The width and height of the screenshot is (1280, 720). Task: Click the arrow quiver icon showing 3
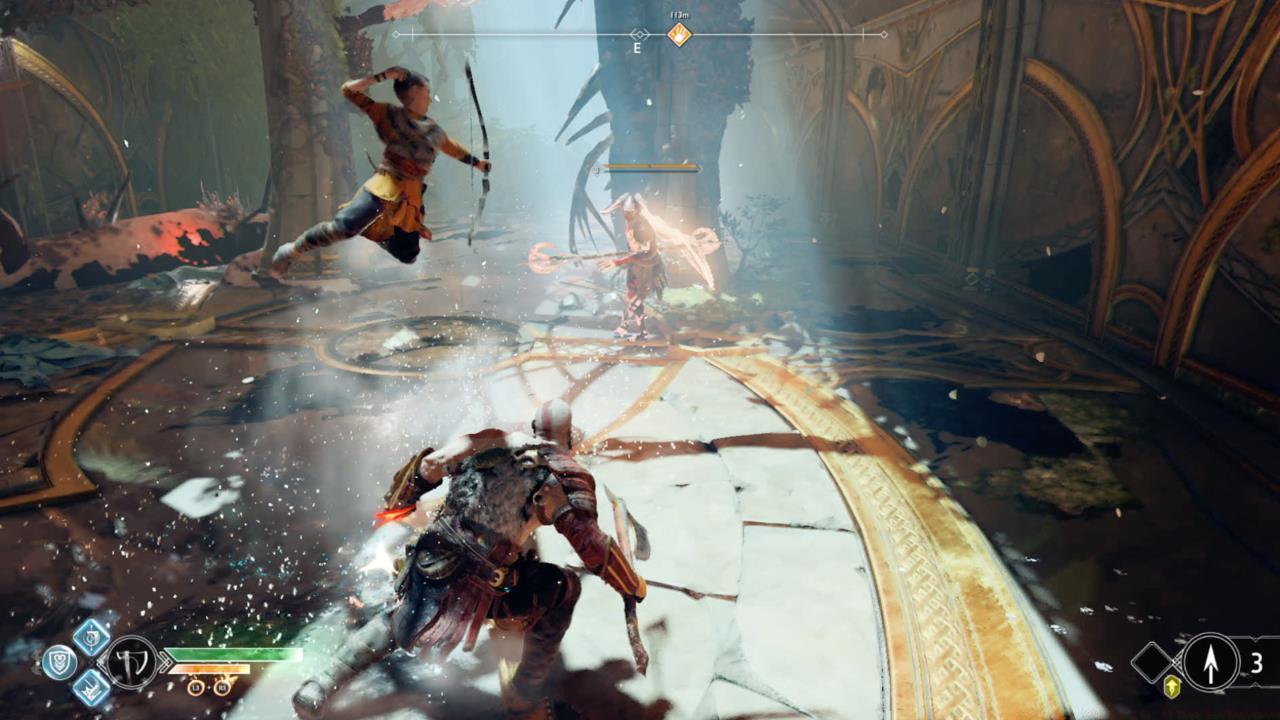[1211, 661]
